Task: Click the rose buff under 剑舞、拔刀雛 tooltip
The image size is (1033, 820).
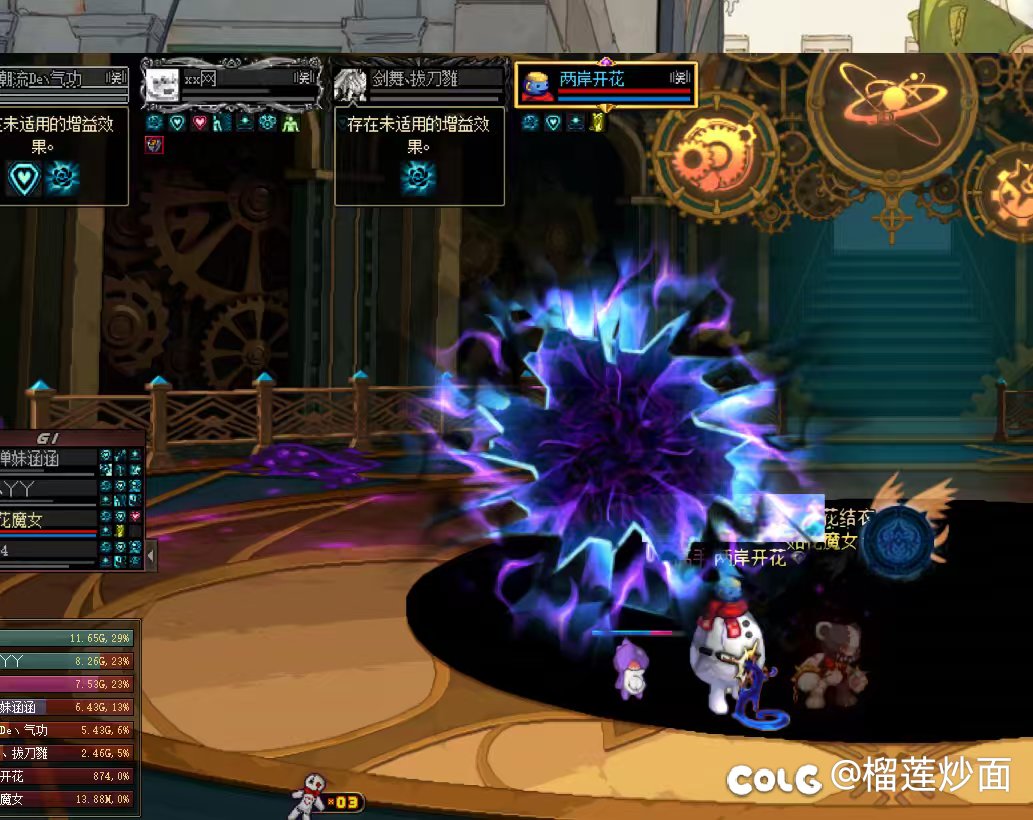Action: click(x=417, y=178)
